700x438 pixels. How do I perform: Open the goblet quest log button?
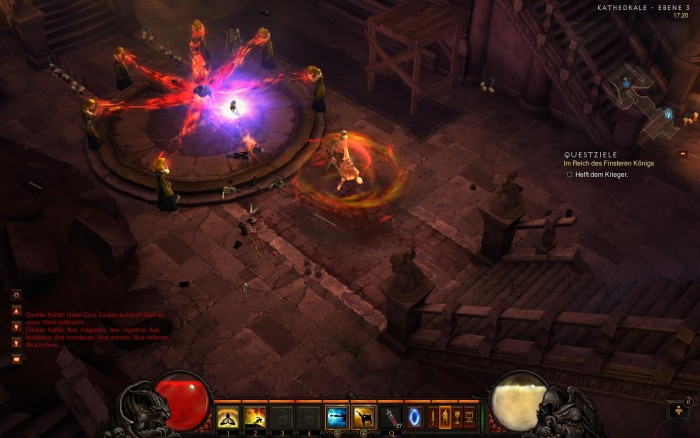[457, 417]
